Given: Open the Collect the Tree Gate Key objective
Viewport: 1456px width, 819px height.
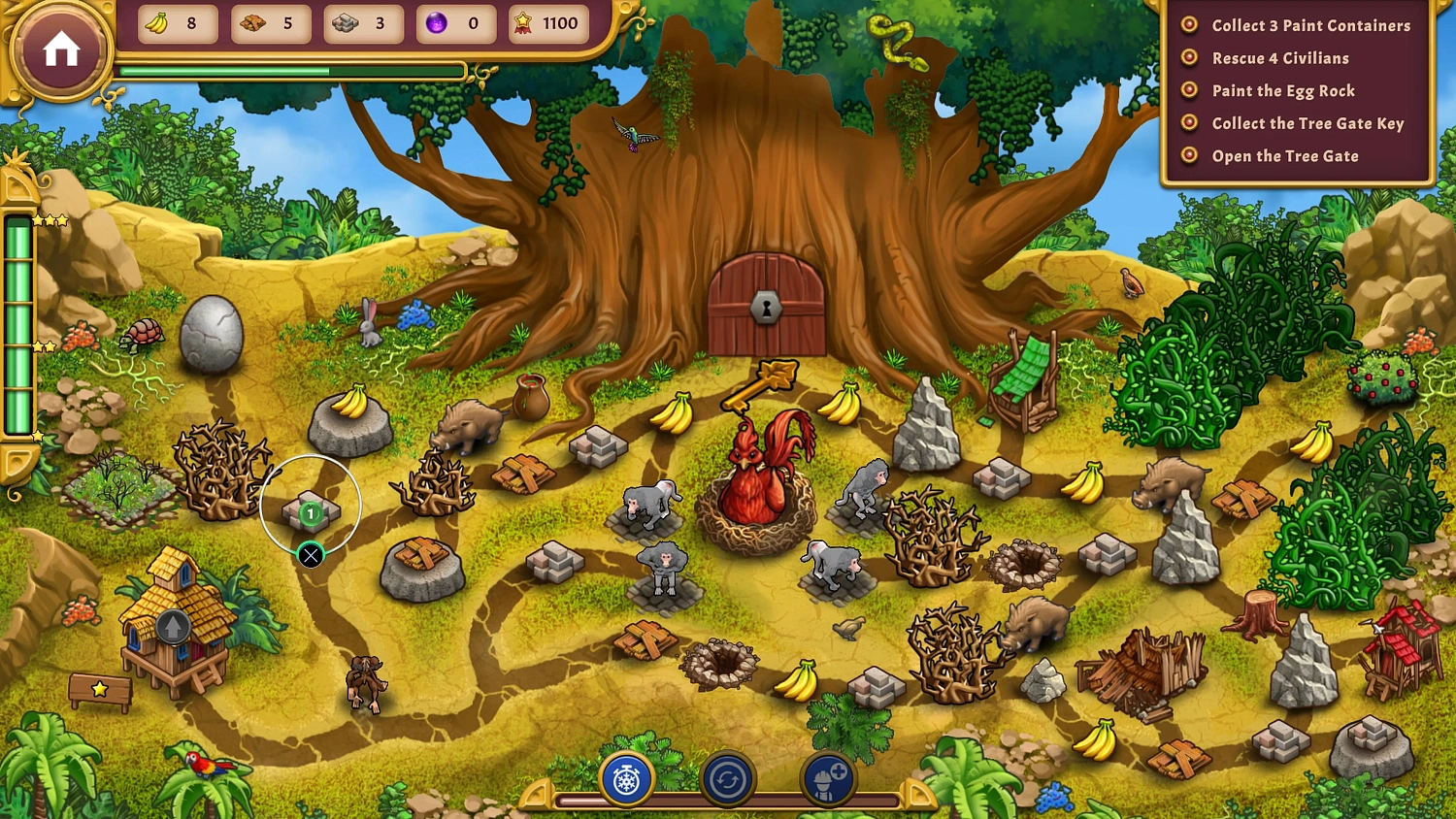Looking at the screenshot, I should click(x=1307, y=123).
